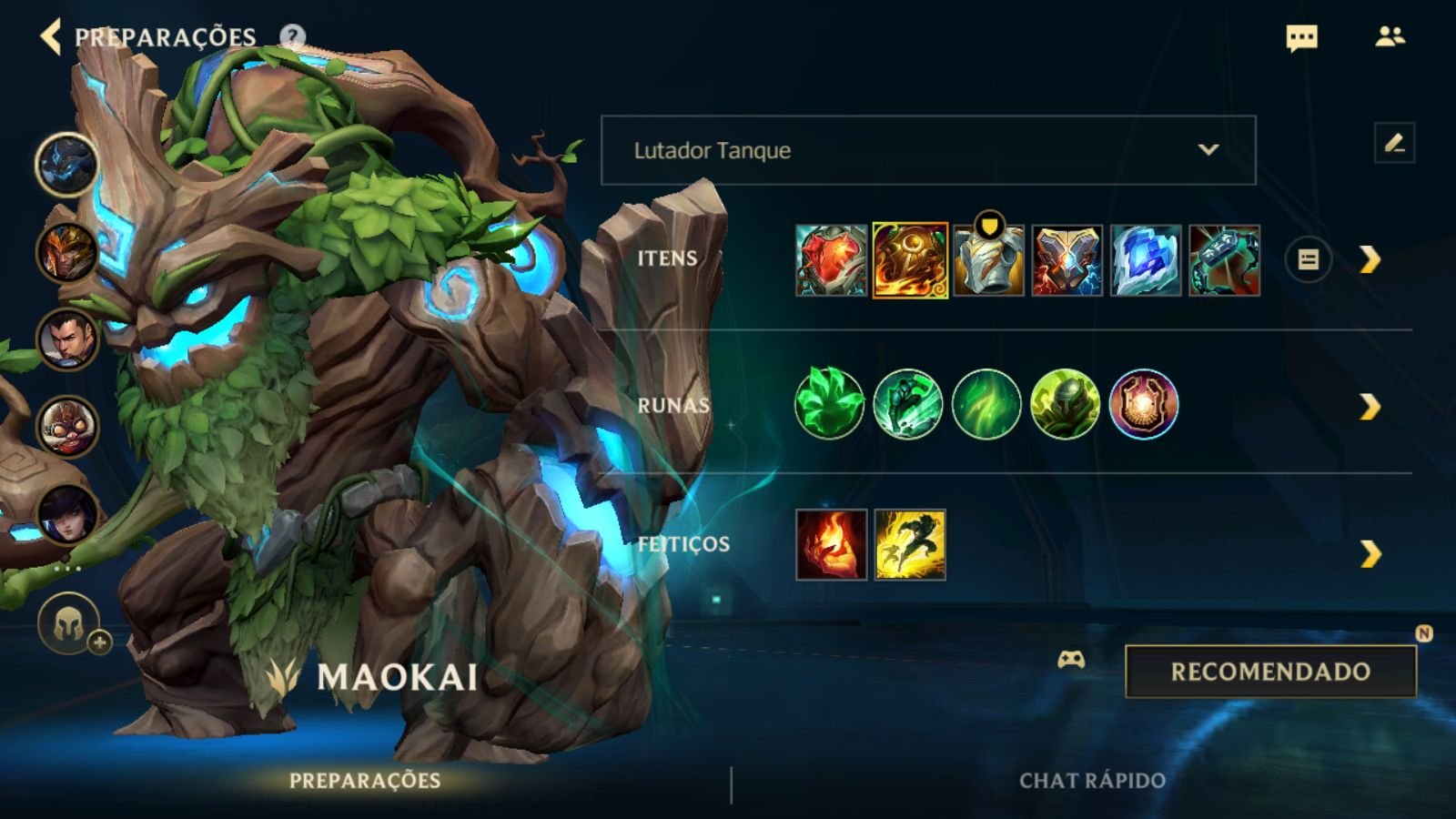
Task: Open the friends list icon
Action: coord(1390,36)
